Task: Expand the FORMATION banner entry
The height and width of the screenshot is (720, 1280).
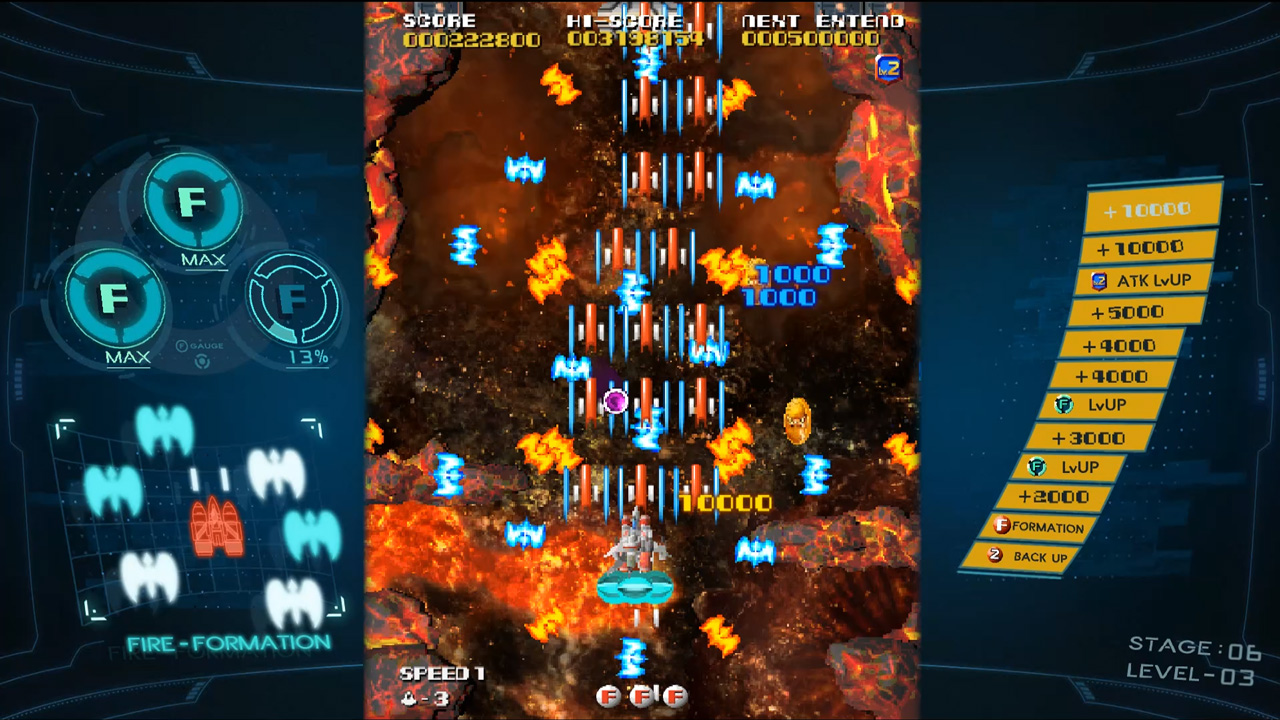Action: [1040, 527]
